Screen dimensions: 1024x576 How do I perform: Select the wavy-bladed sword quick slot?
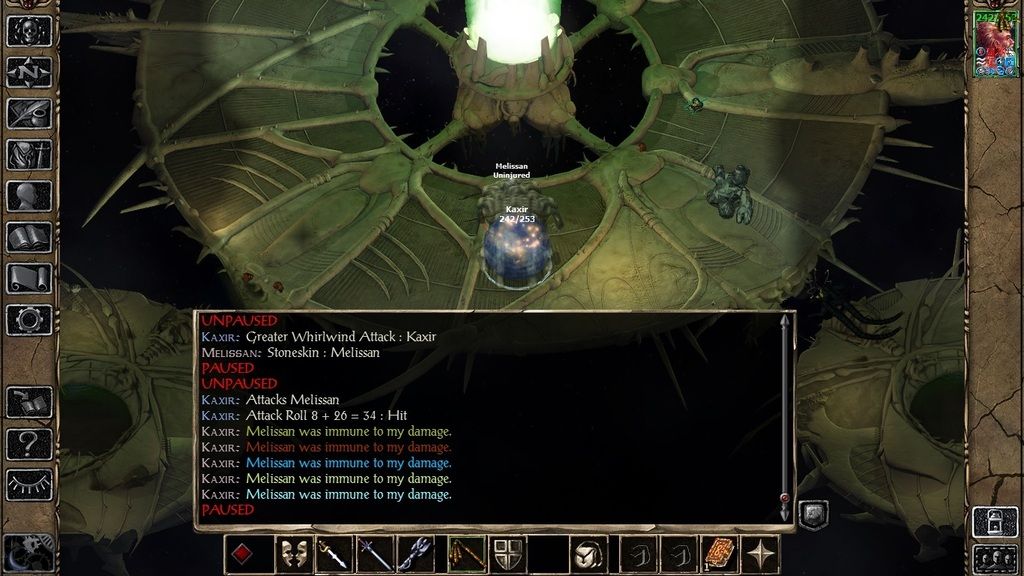click(333, 554)
